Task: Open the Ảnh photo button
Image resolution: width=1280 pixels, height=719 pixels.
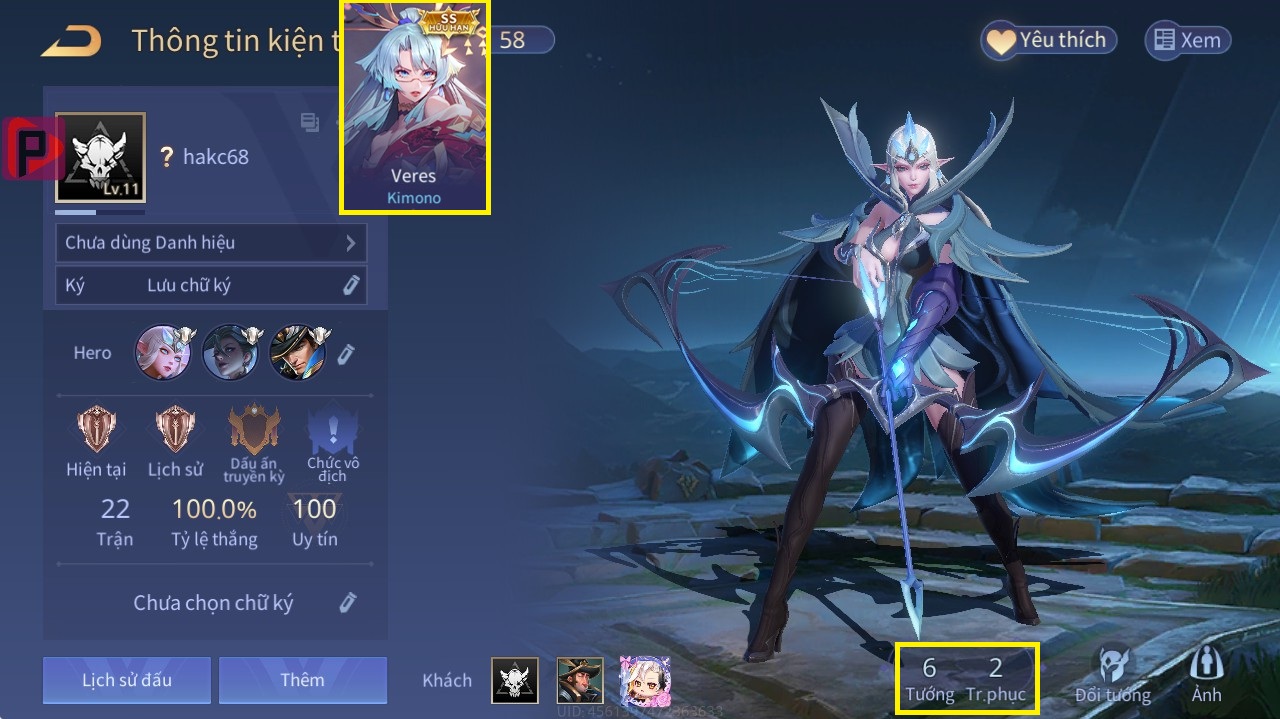Action: click(x=1206, y=676)
